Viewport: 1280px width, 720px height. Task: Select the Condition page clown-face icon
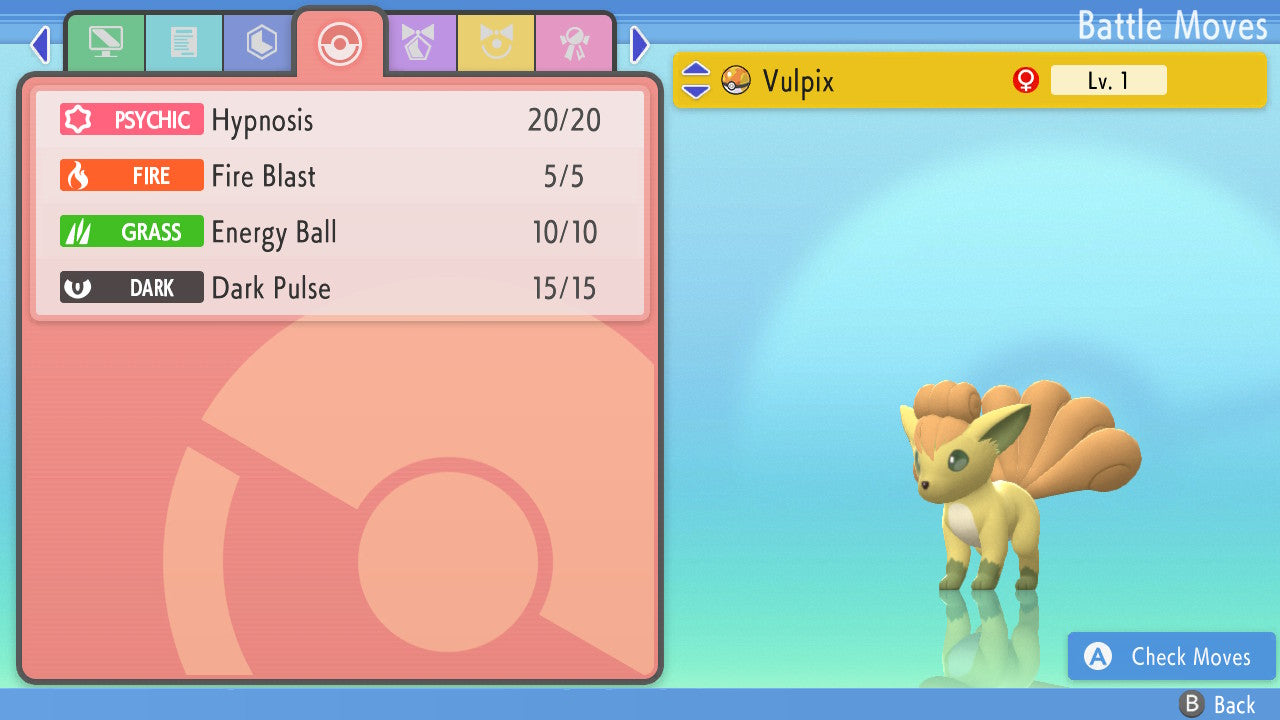pos(497,43)
